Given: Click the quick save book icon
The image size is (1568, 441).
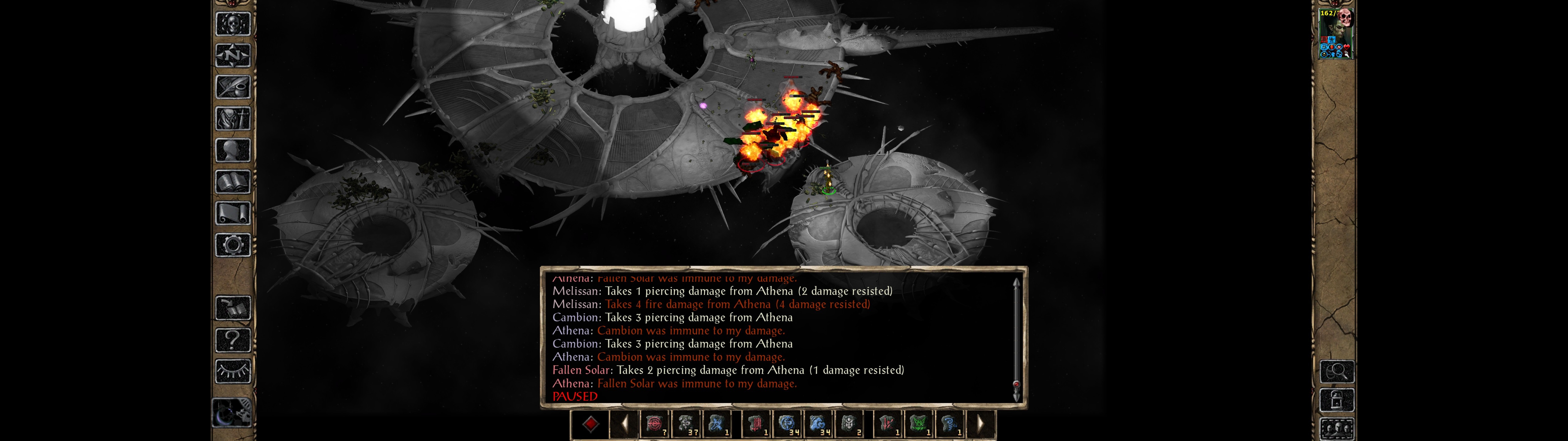Looking at the screenshot, I should (233, 308).
